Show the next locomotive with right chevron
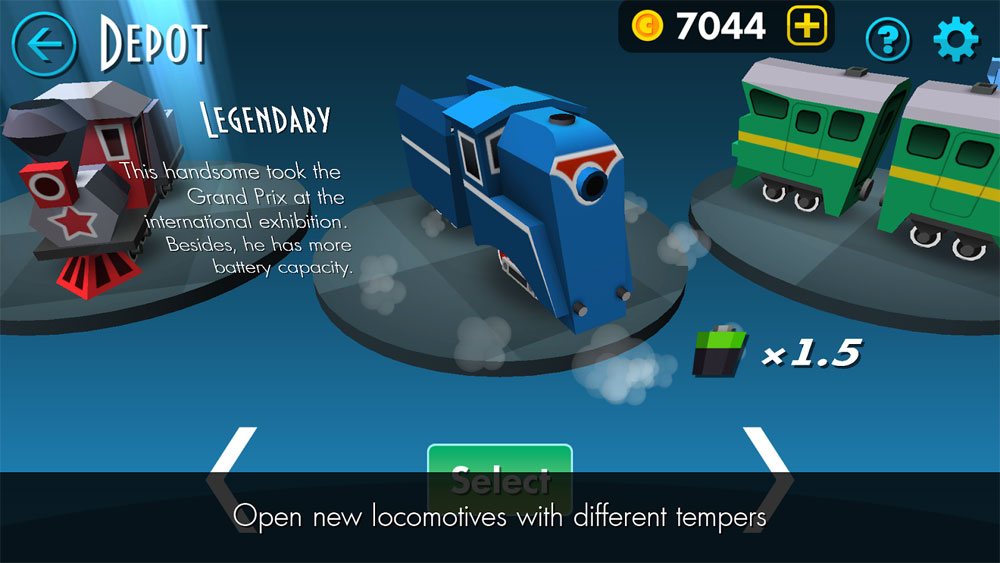 tap(768, 476)
